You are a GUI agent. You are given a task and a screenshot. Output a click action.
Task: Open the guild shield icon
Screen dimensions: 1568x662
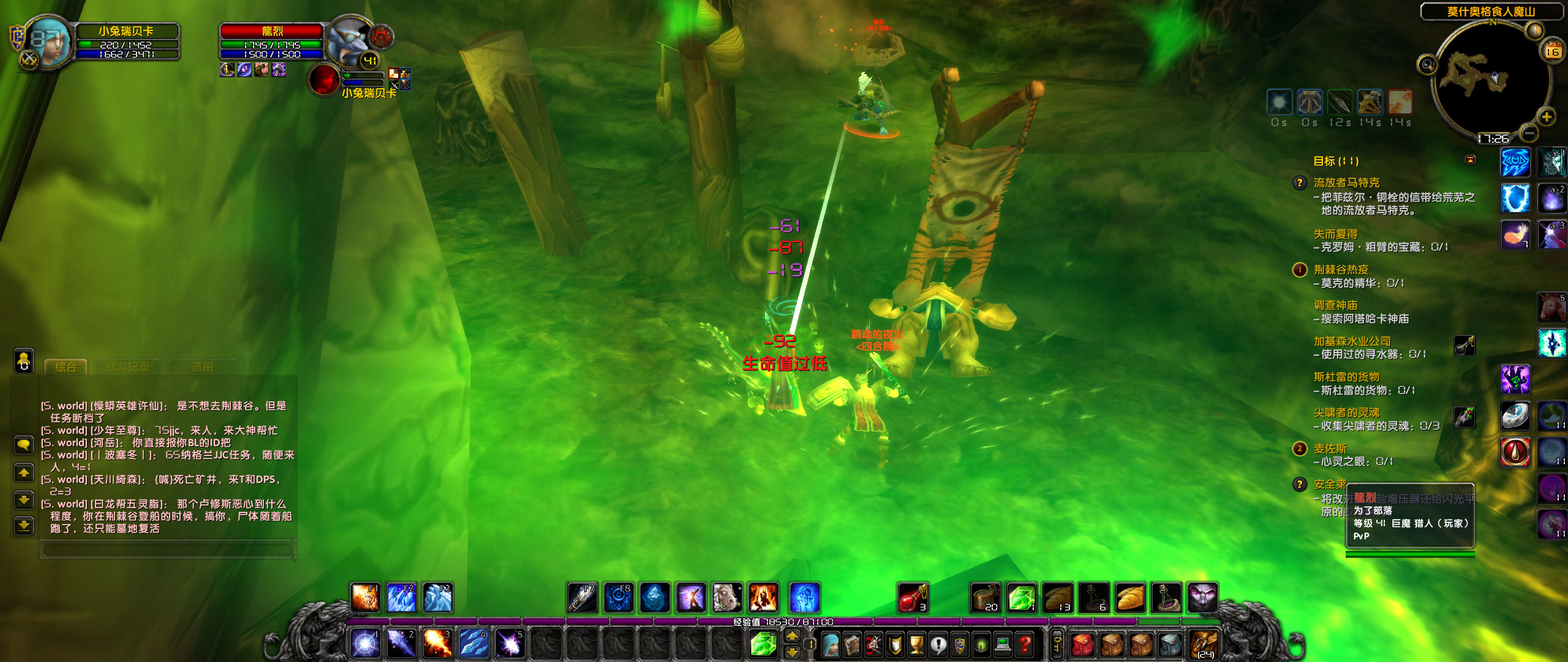959,645
